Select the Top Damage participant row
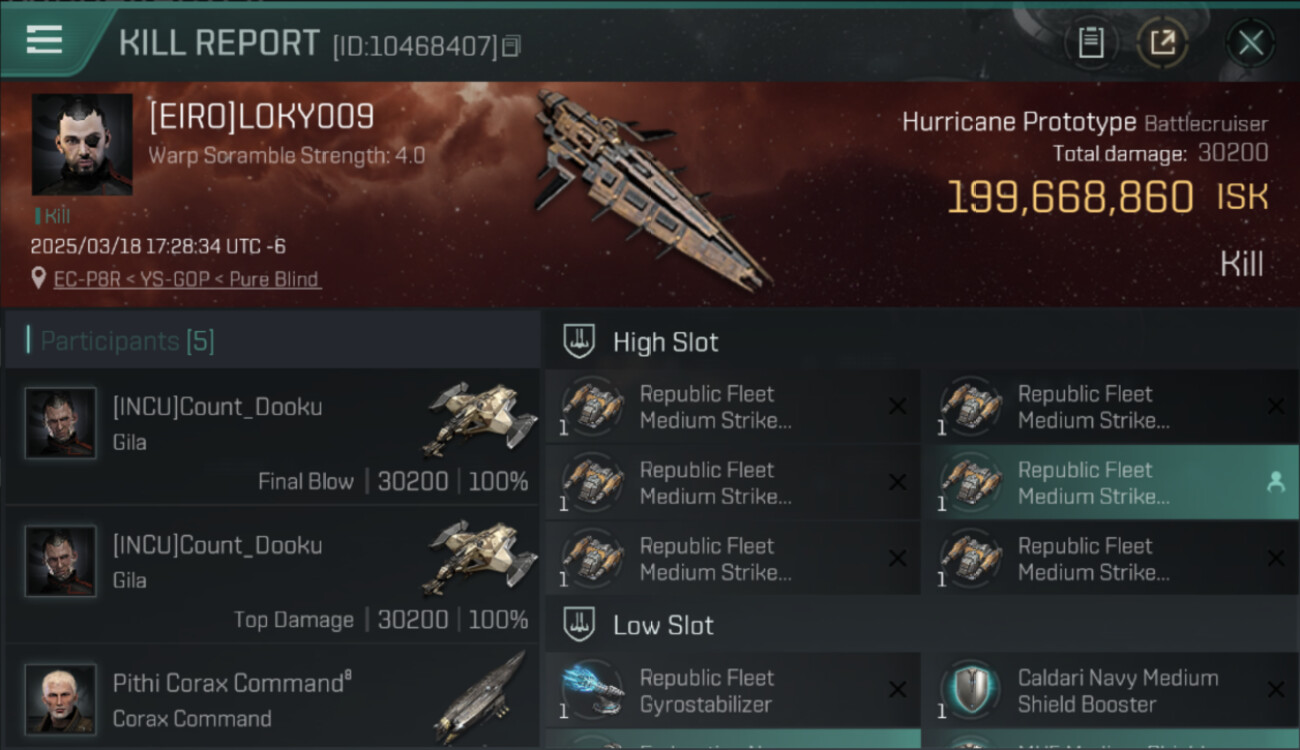The image size is (1300, 750). [x=272, y=574]
